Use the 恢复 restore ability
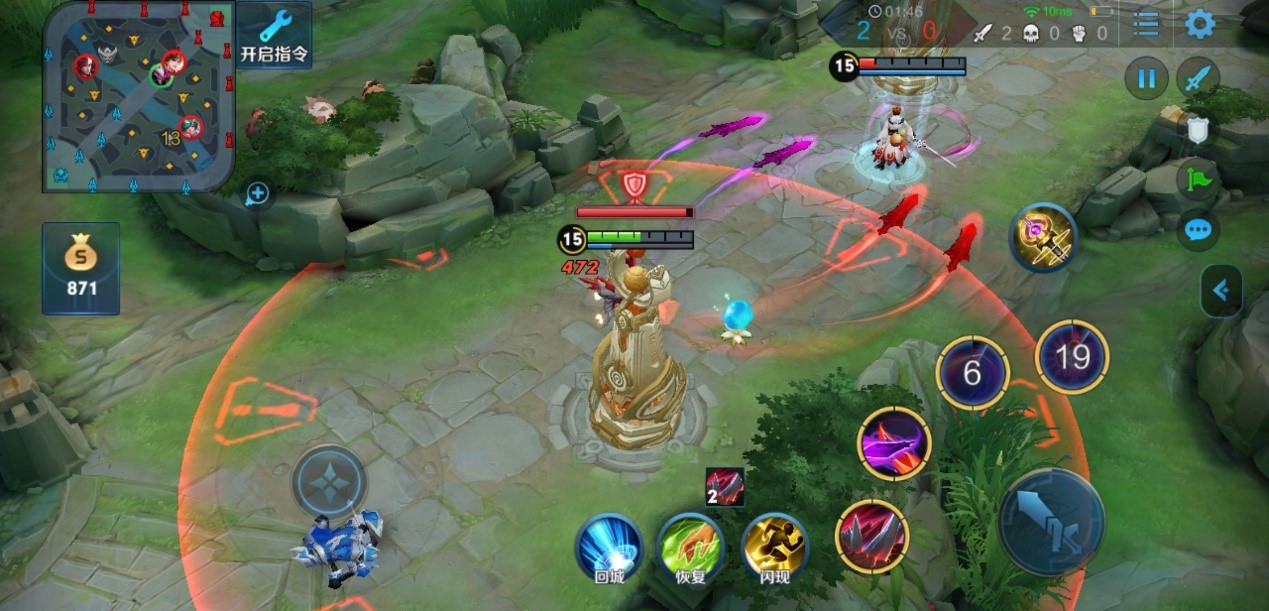The image size is (1269, 611). tap(691, 548)
